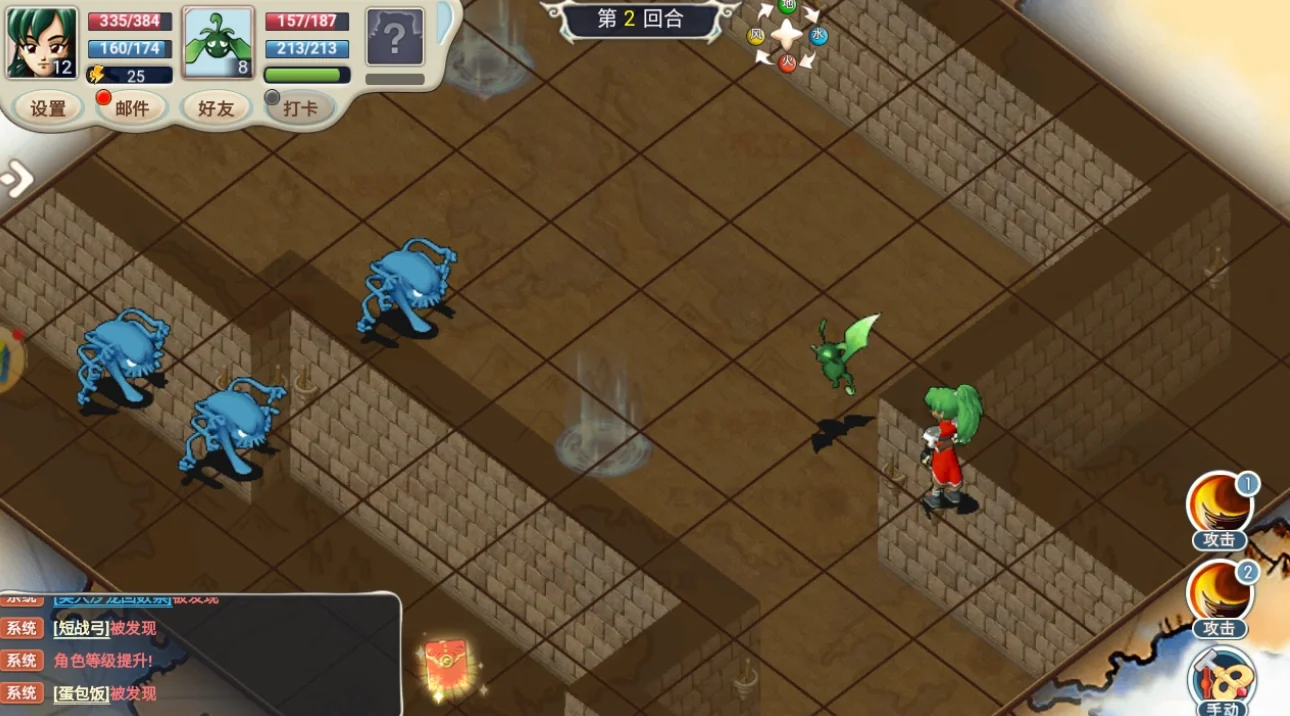Click the question mark empty pet slot
Screen dimensions: 1290x716
point(394,38)
